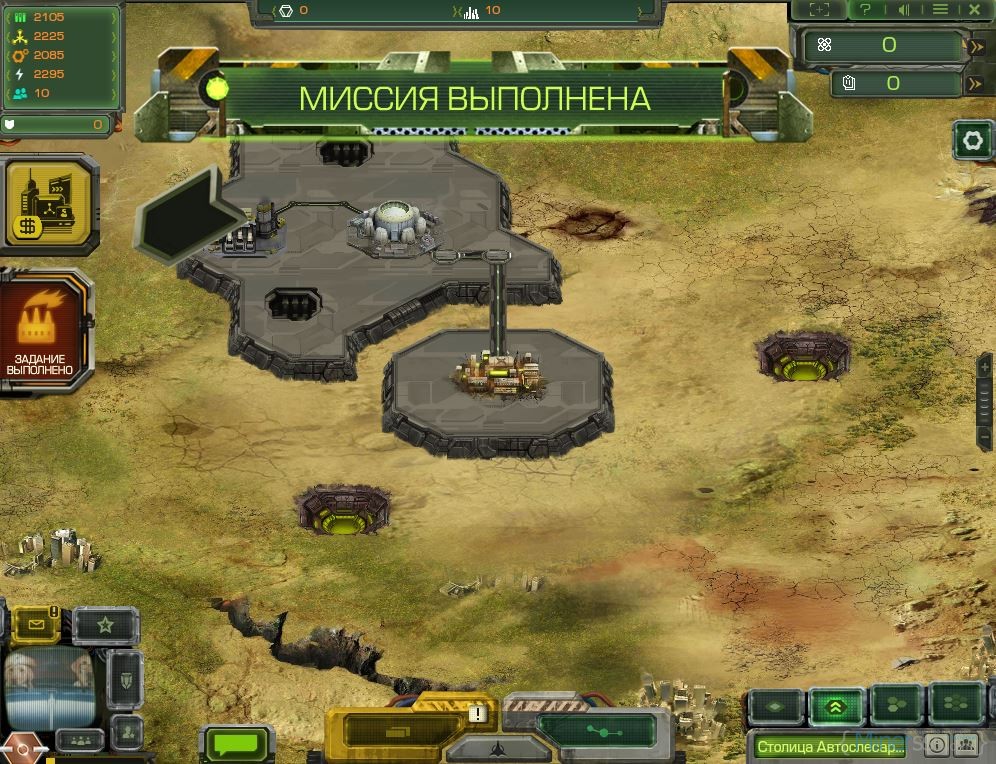This screenshot has height=764, width=996.
Task: Click the map zoom-in plus button
Action: [x=985, y=366]
